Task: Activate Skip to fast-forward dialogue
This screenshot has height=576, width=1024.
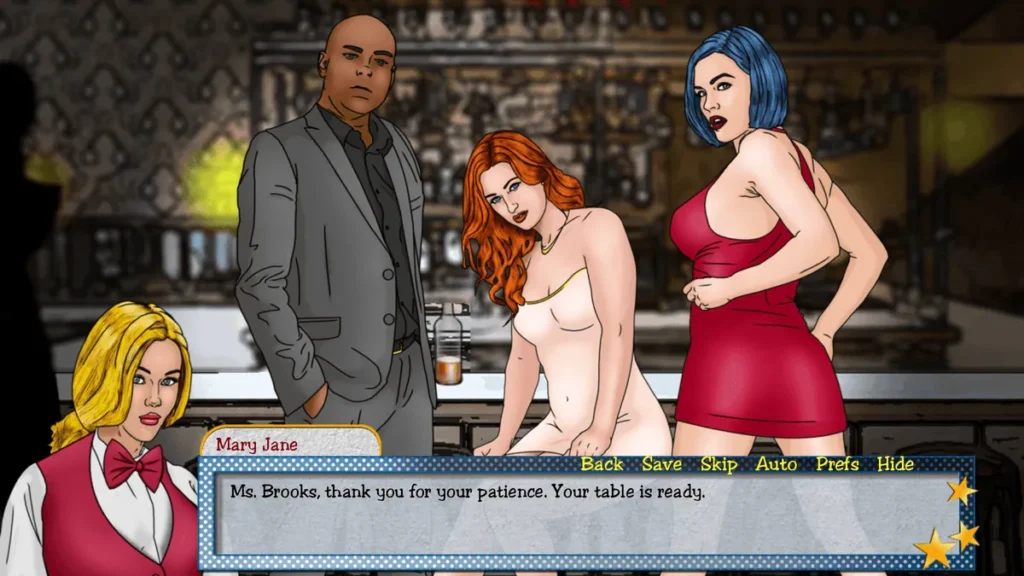Action: click(x=718, y=464)
